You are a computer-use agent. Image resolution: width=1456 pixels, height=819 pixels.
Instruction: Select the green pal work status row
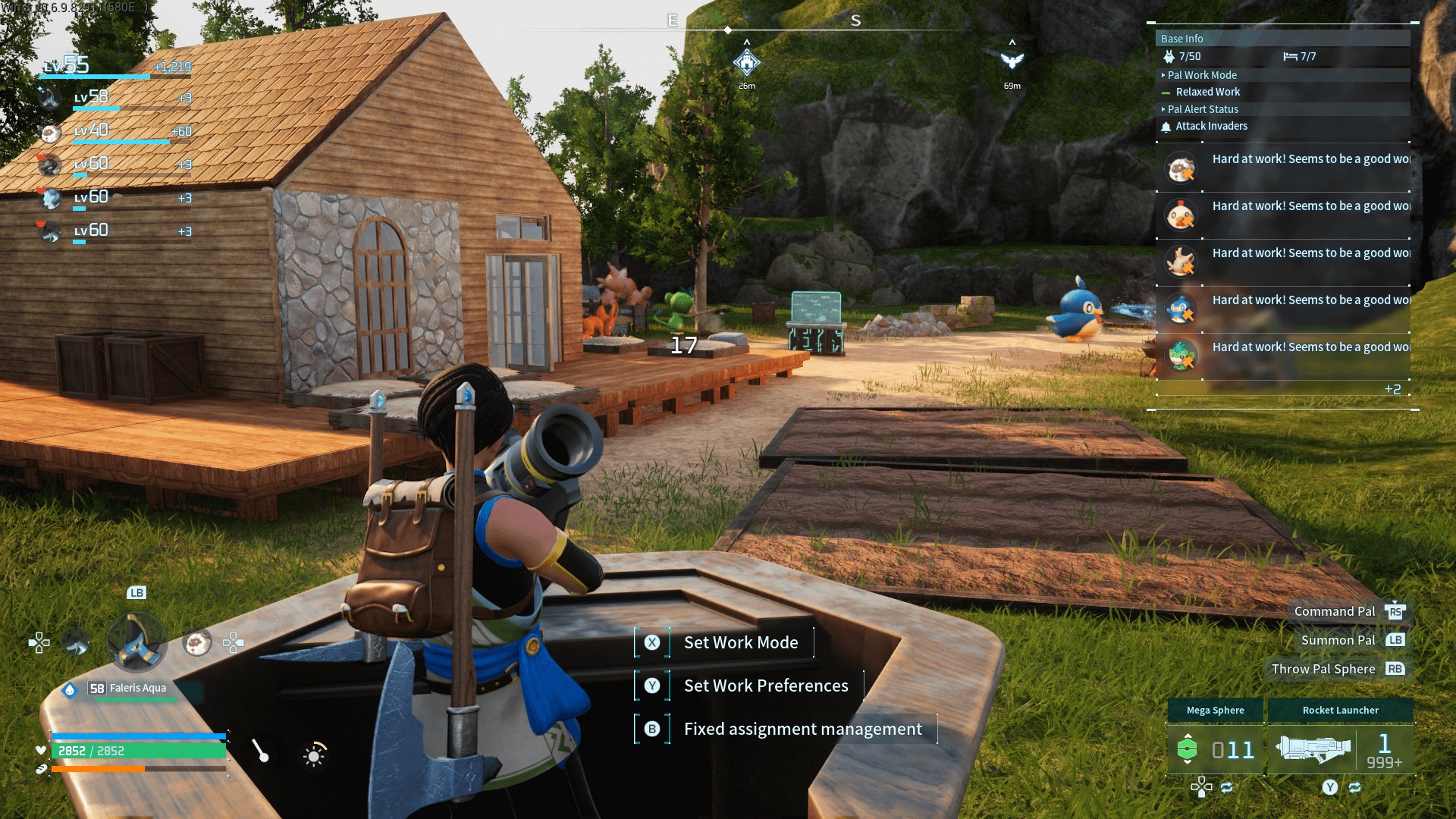coord(1283,356)
